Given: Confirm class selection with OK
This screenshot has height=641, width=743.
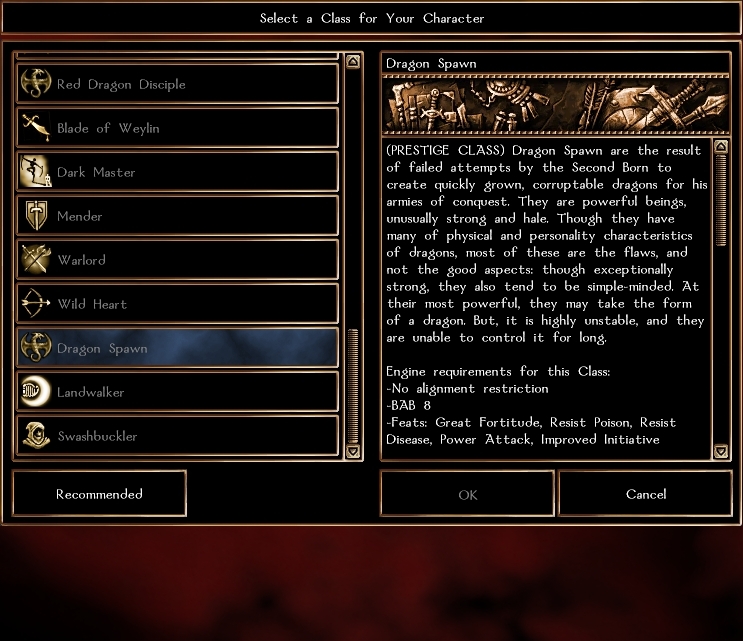Looking at the screenshot, I should (x=467, y=494).
